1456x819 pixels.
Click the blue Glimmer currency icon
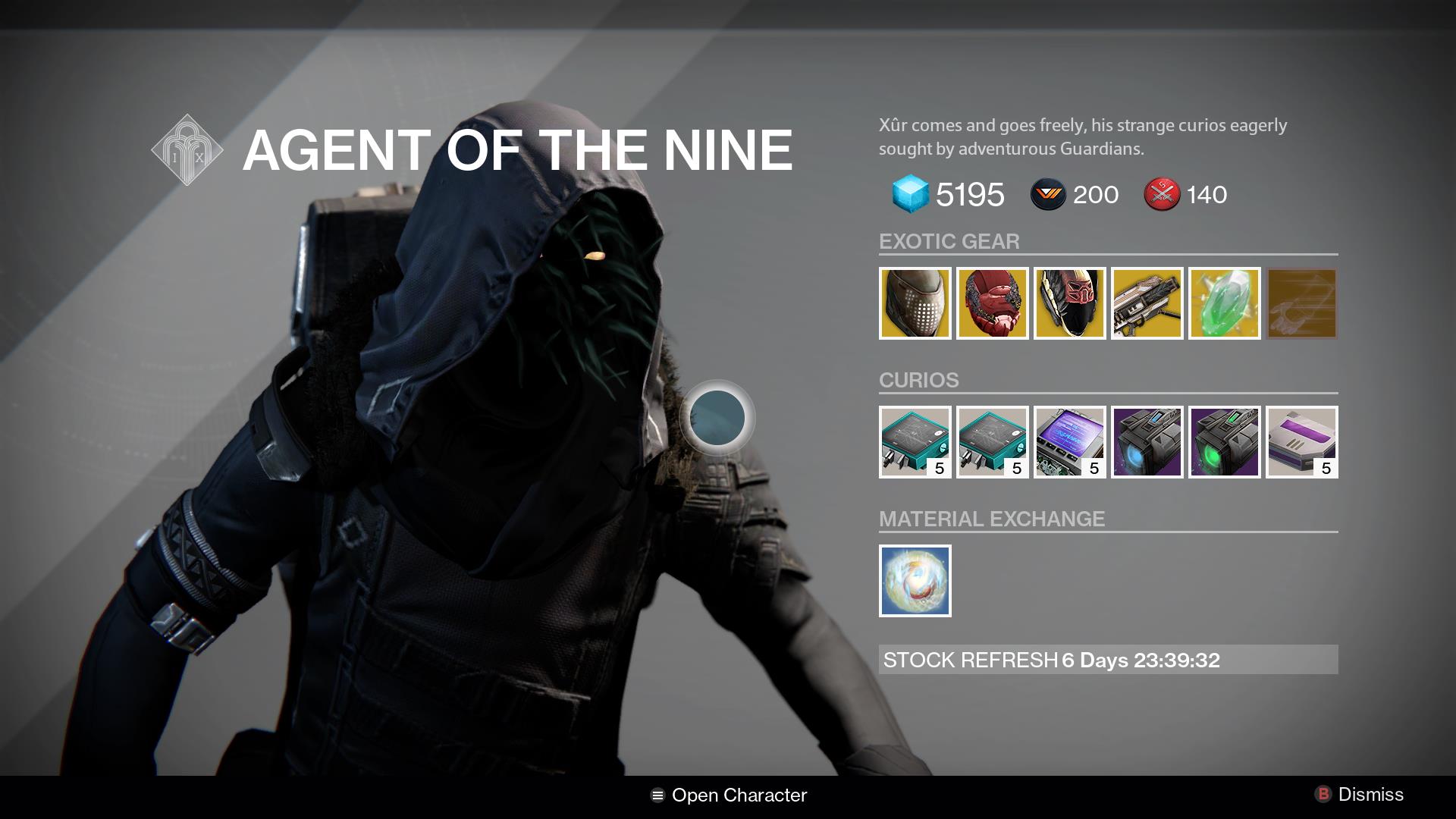click(909, 195)
